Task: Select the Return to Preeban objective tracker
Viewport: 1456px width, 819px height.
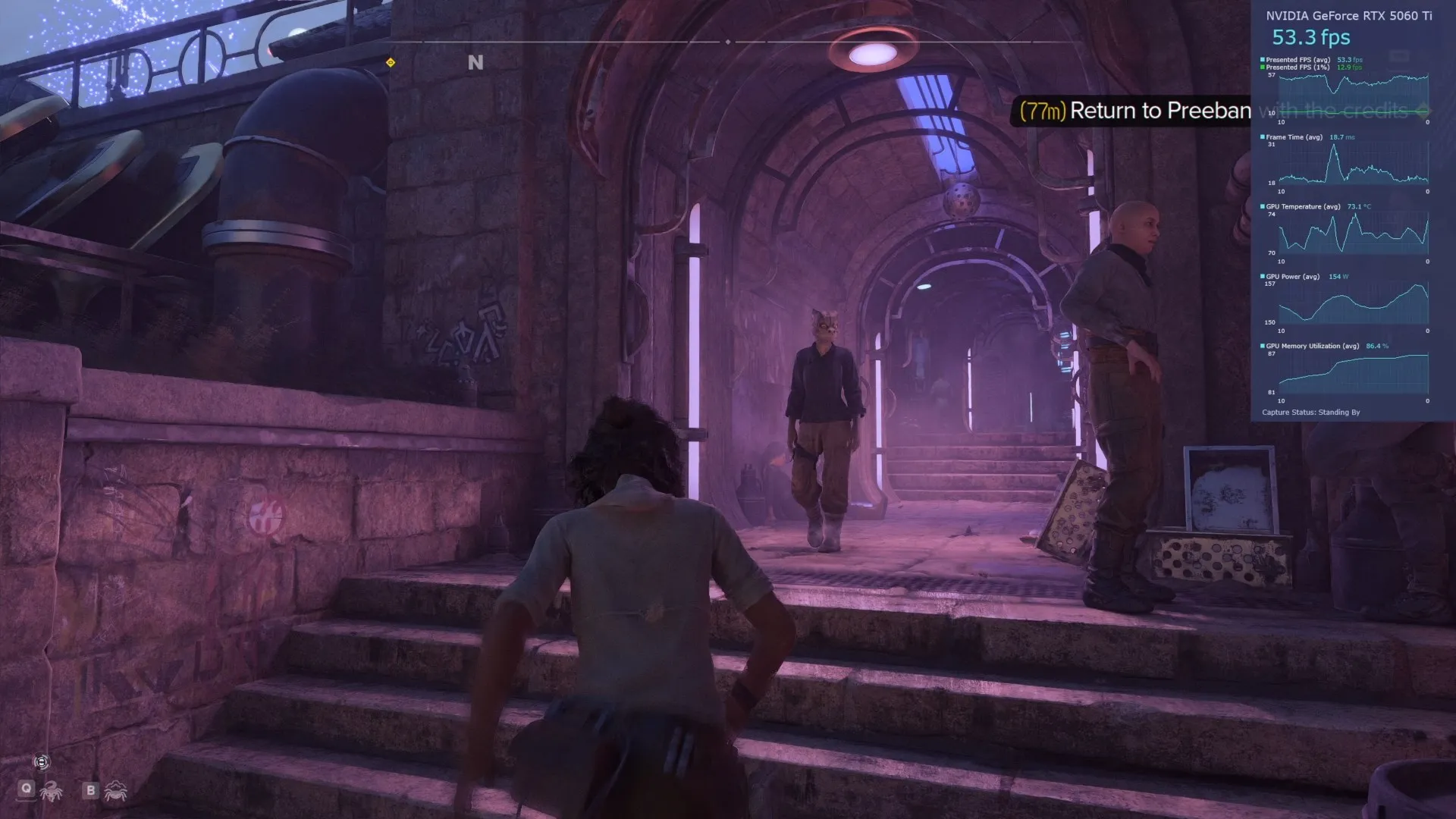Action: (x=1133, y=111)
